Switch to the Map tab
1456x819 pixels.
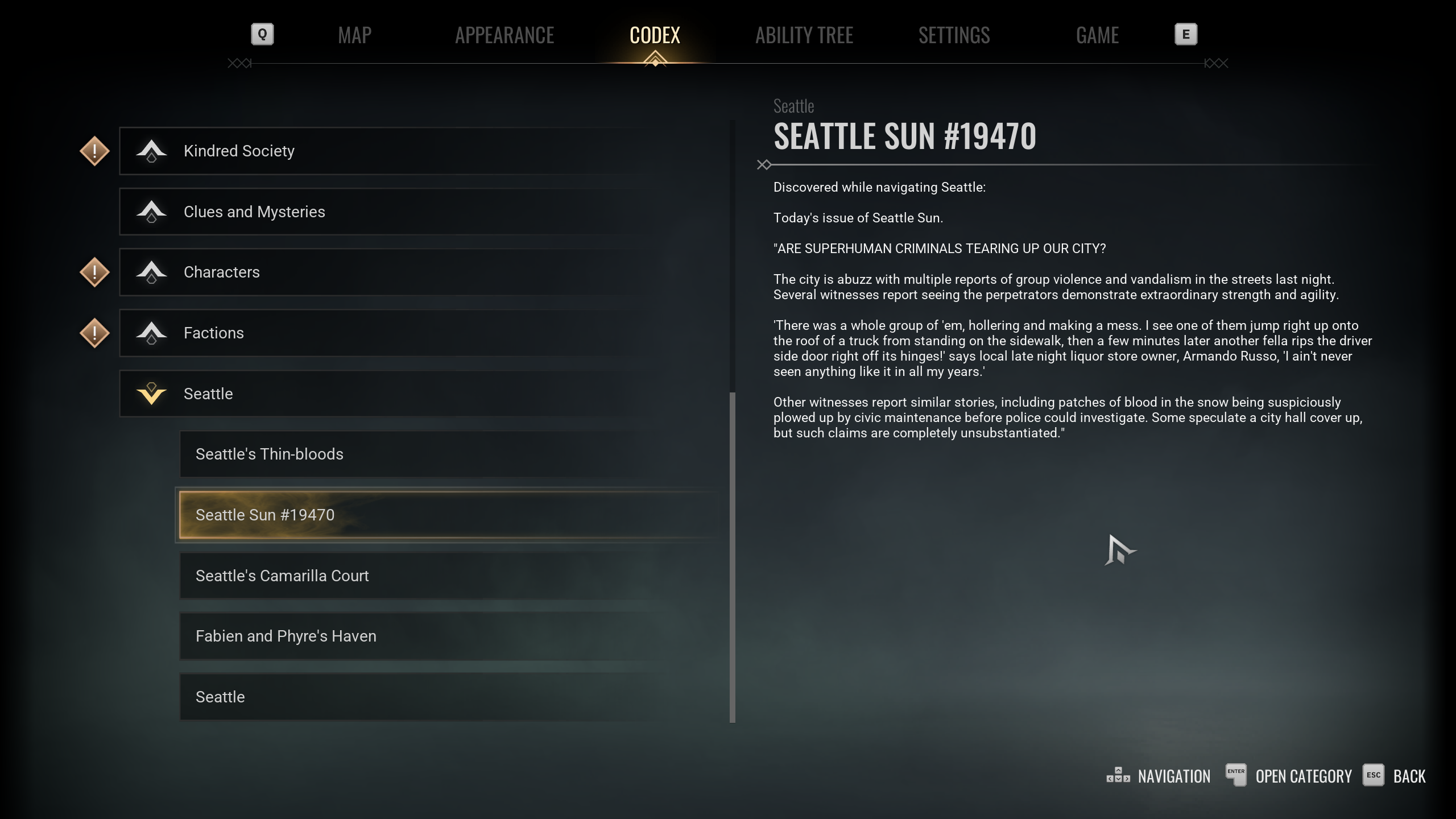click(x=354, y=35)
